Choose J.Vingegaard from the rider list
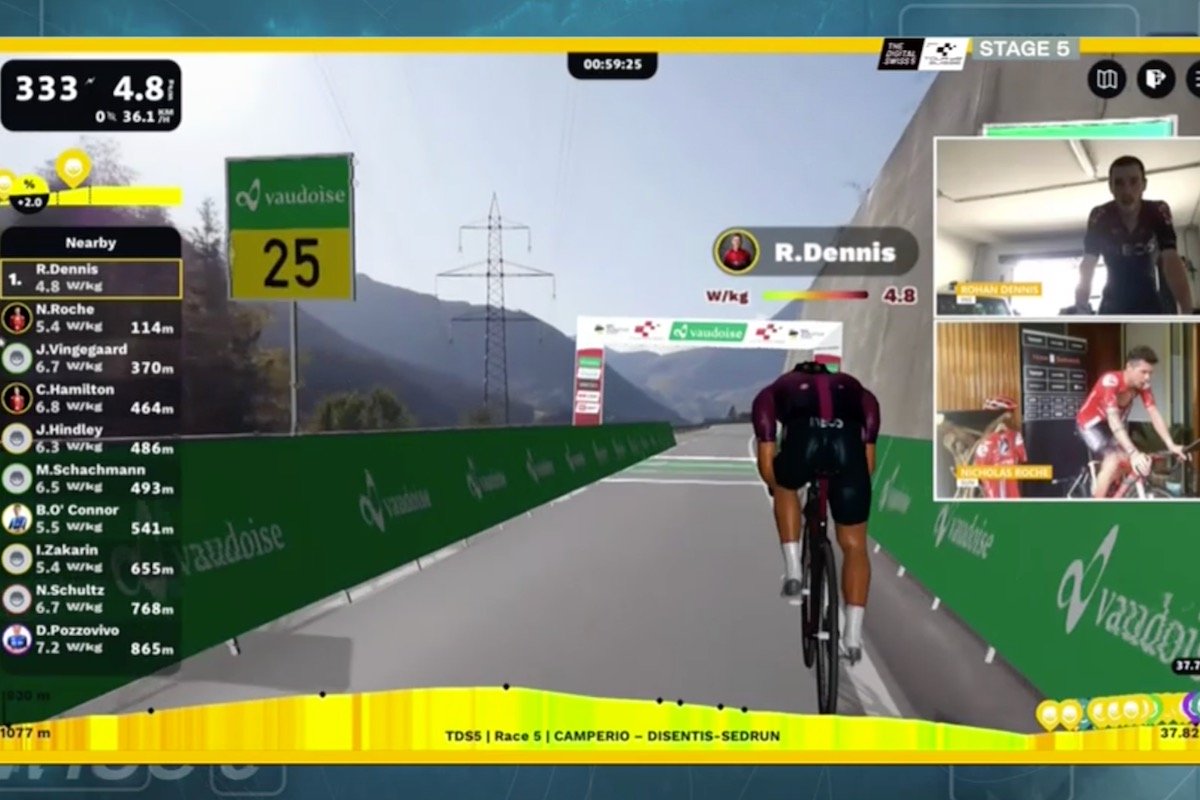This screenshot has width=1200, height=800. click(x=91, y=358)
